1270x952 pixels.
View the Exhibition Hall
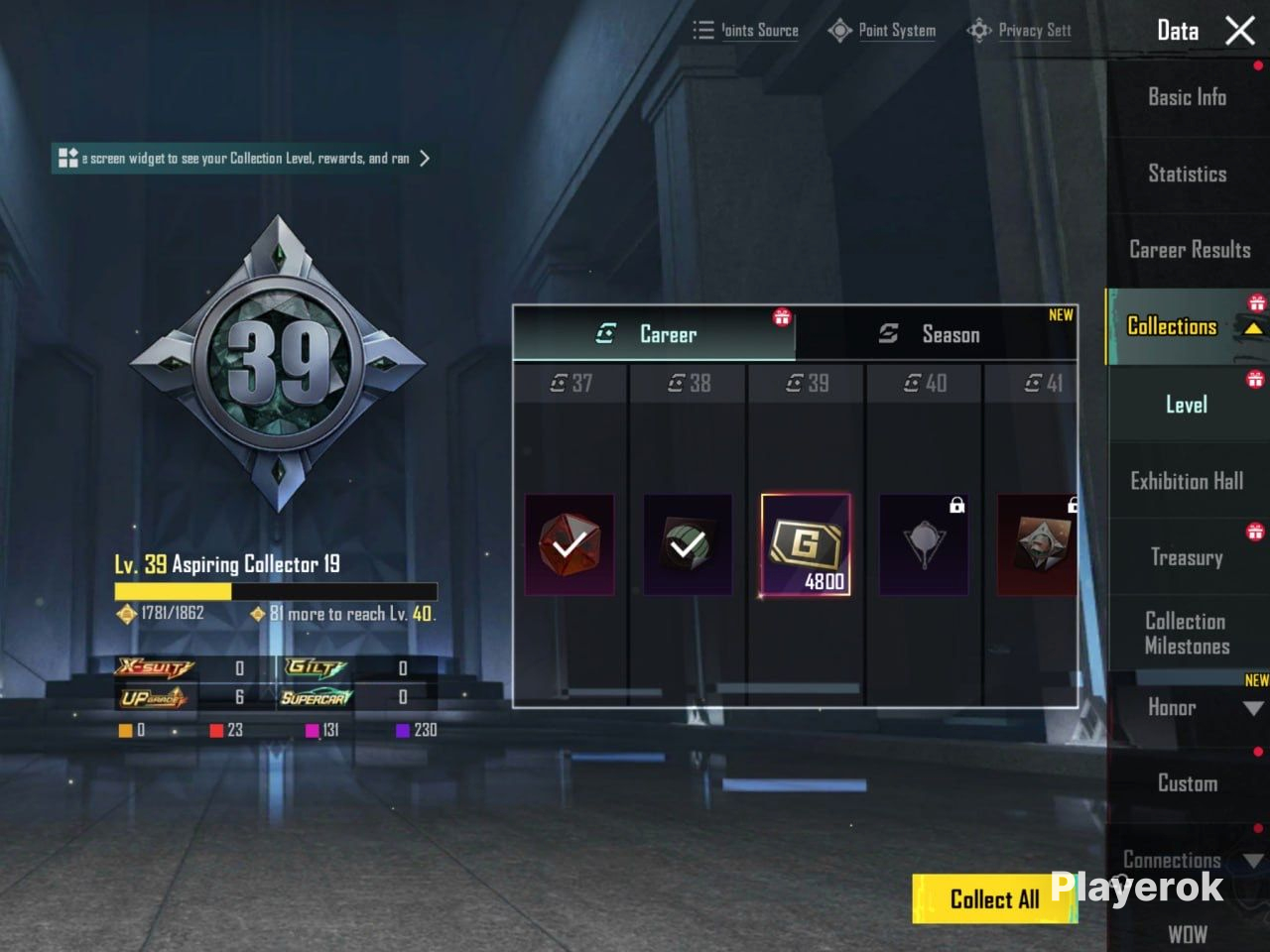(x=1187, y=481)
